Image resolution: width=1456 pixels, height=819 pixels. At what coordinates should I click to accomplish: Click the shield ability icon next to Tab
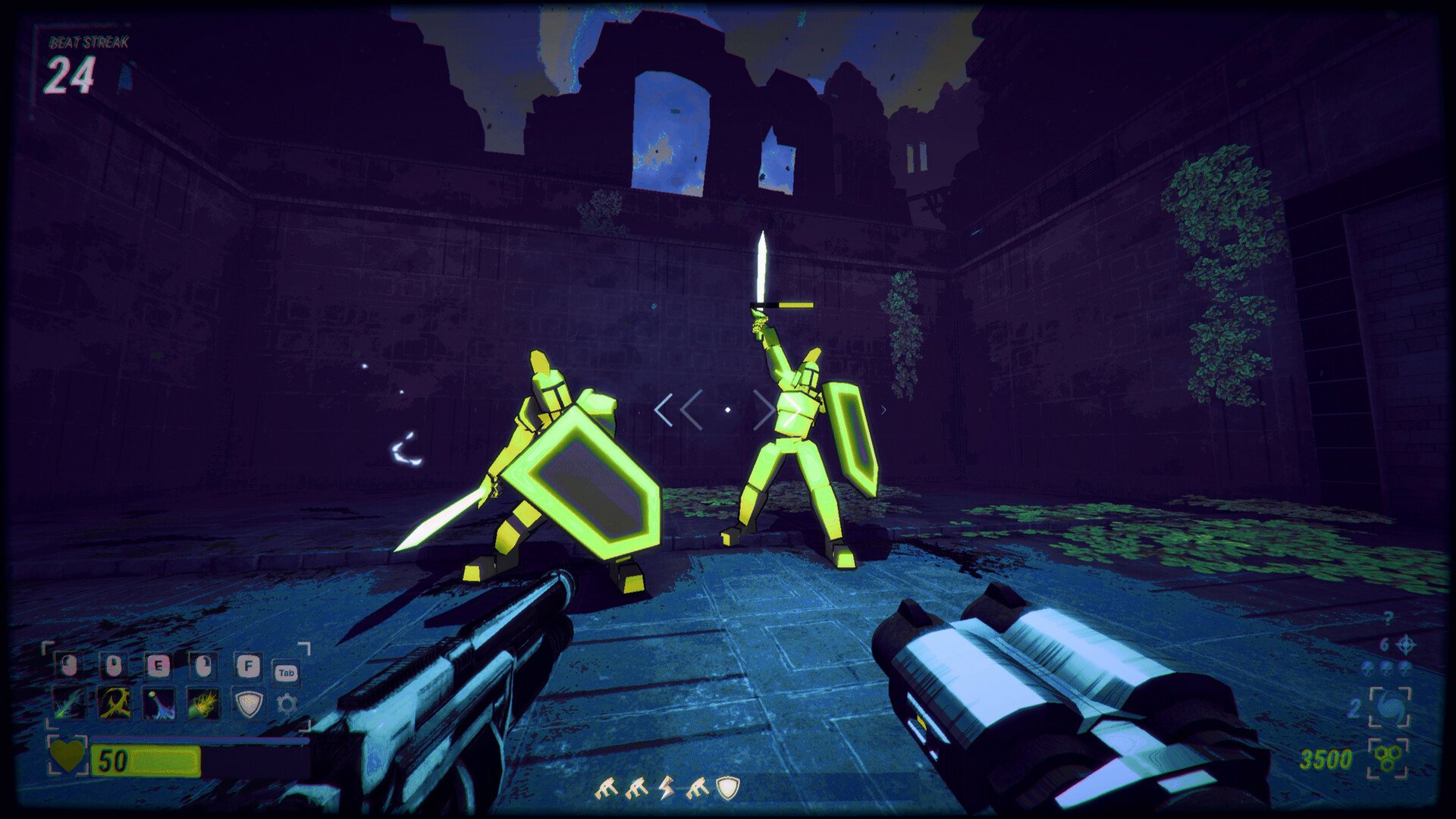coord(249,704)
